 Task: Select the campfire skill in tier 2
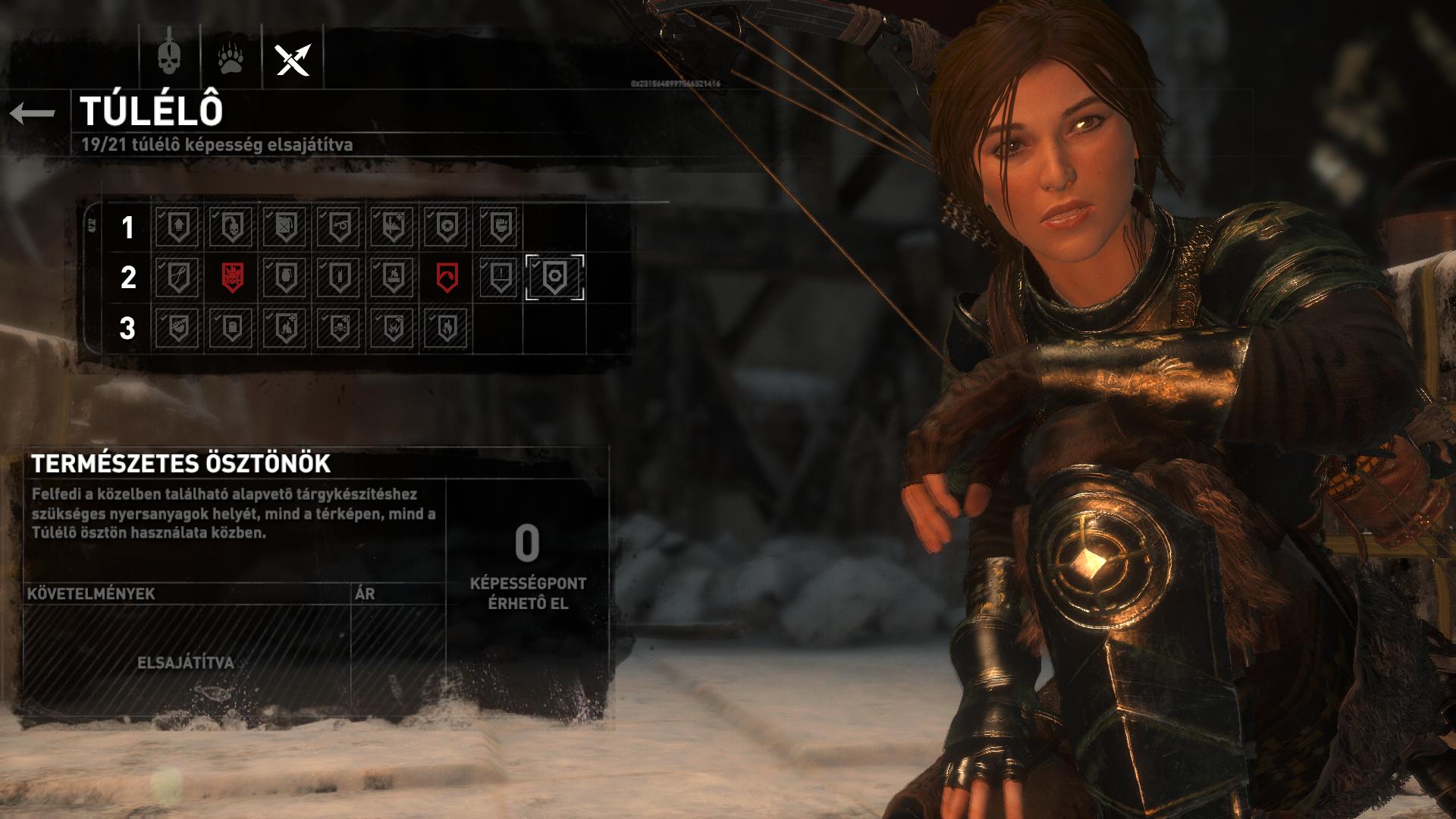tap(393, 278)
